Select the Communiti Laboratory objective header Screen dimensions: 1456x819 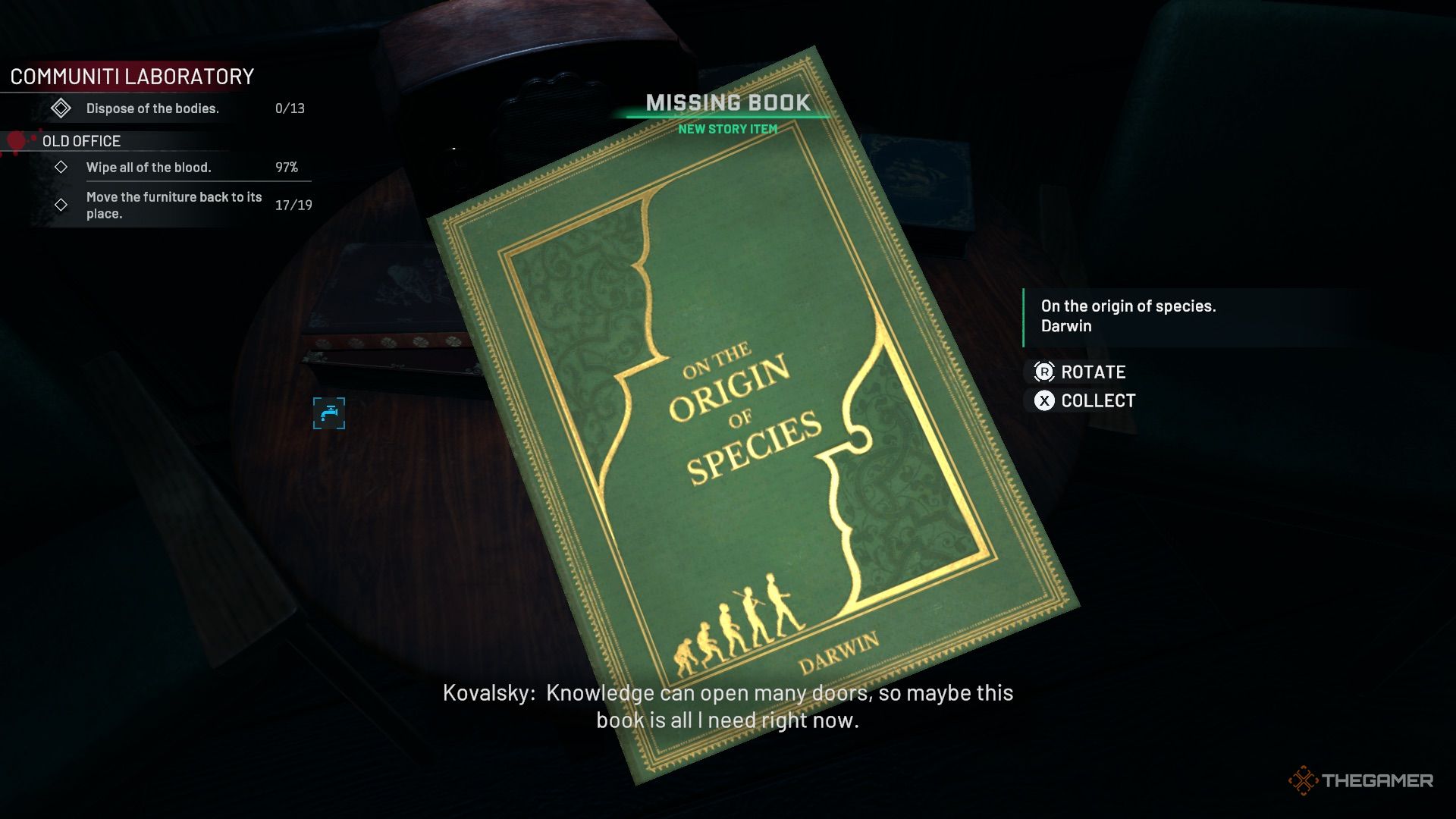[132, 77]
